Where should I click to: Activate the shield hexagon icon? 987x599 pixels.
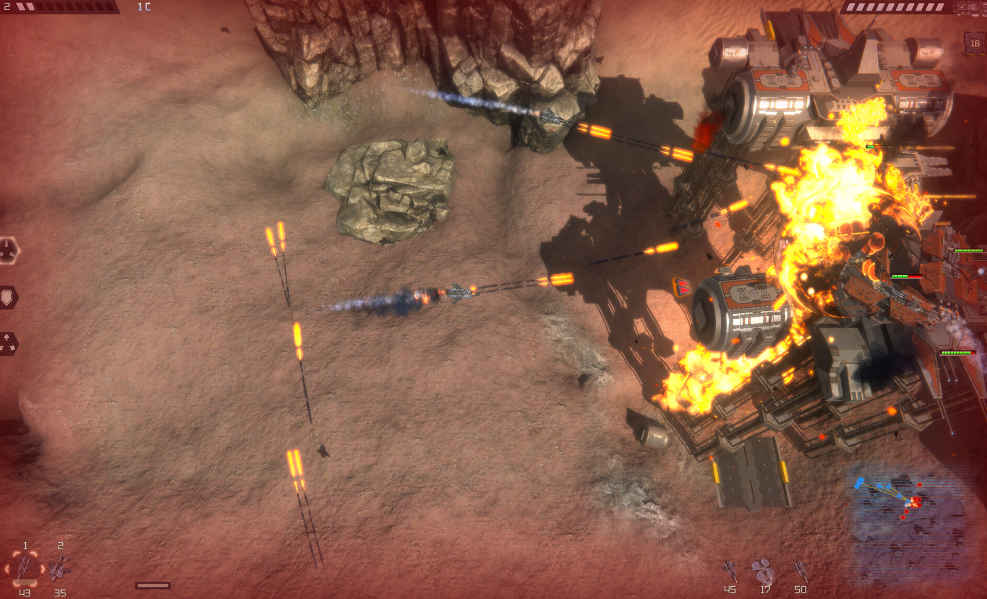coord(8,296)
